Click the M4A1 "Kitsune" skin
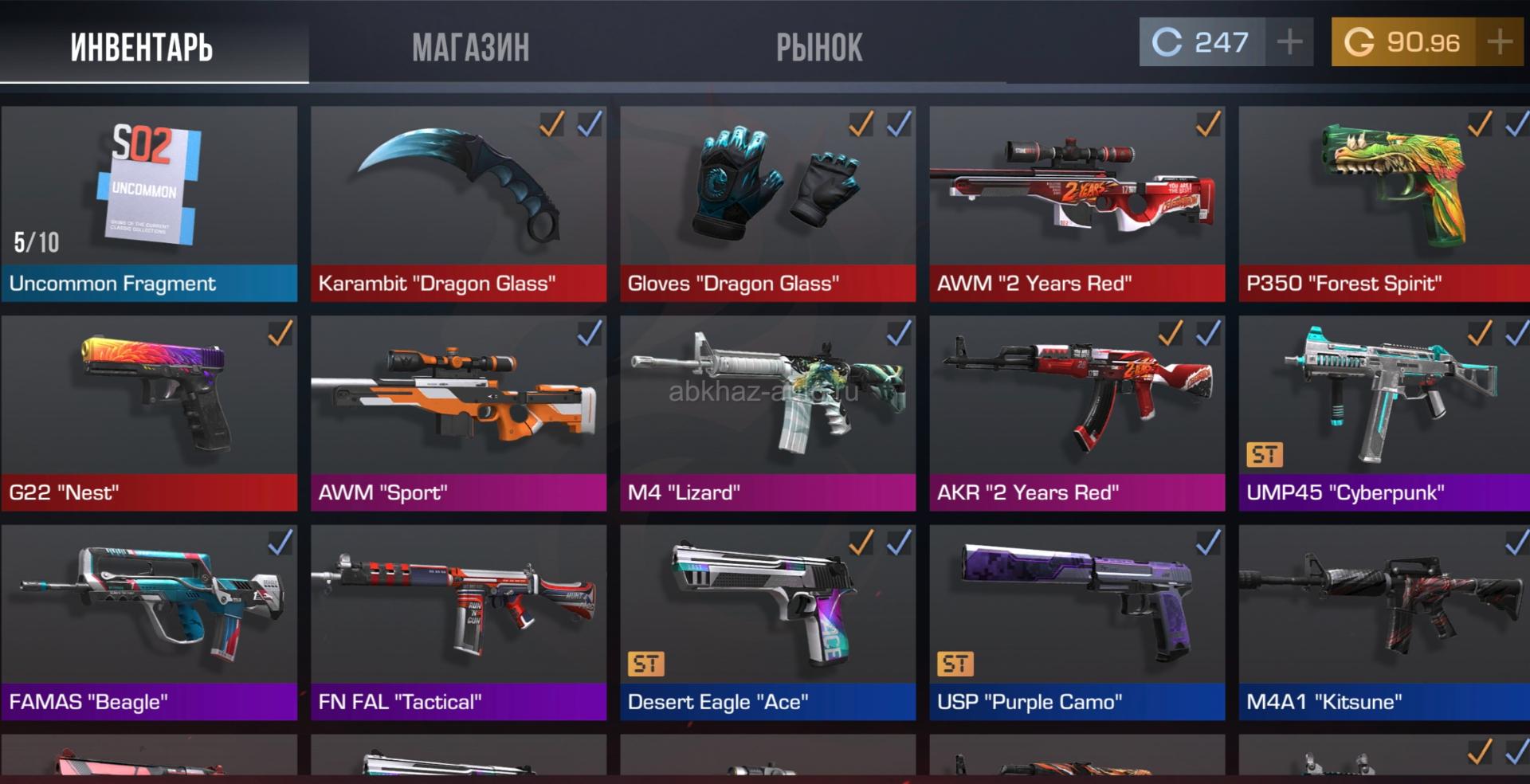Viewport: 1530px width, 784px height. (x=1384, y=622)
